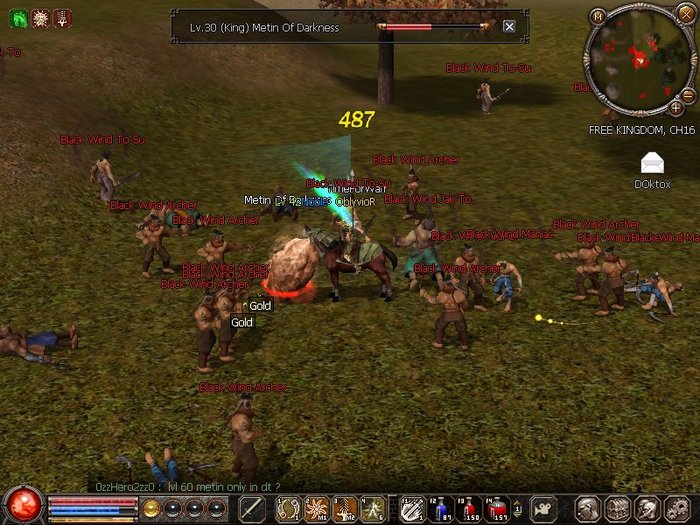Image resolution: width=700 pixels, height=525 pixels.
Task: Select the sword quickslot icon
Action: 251,509
